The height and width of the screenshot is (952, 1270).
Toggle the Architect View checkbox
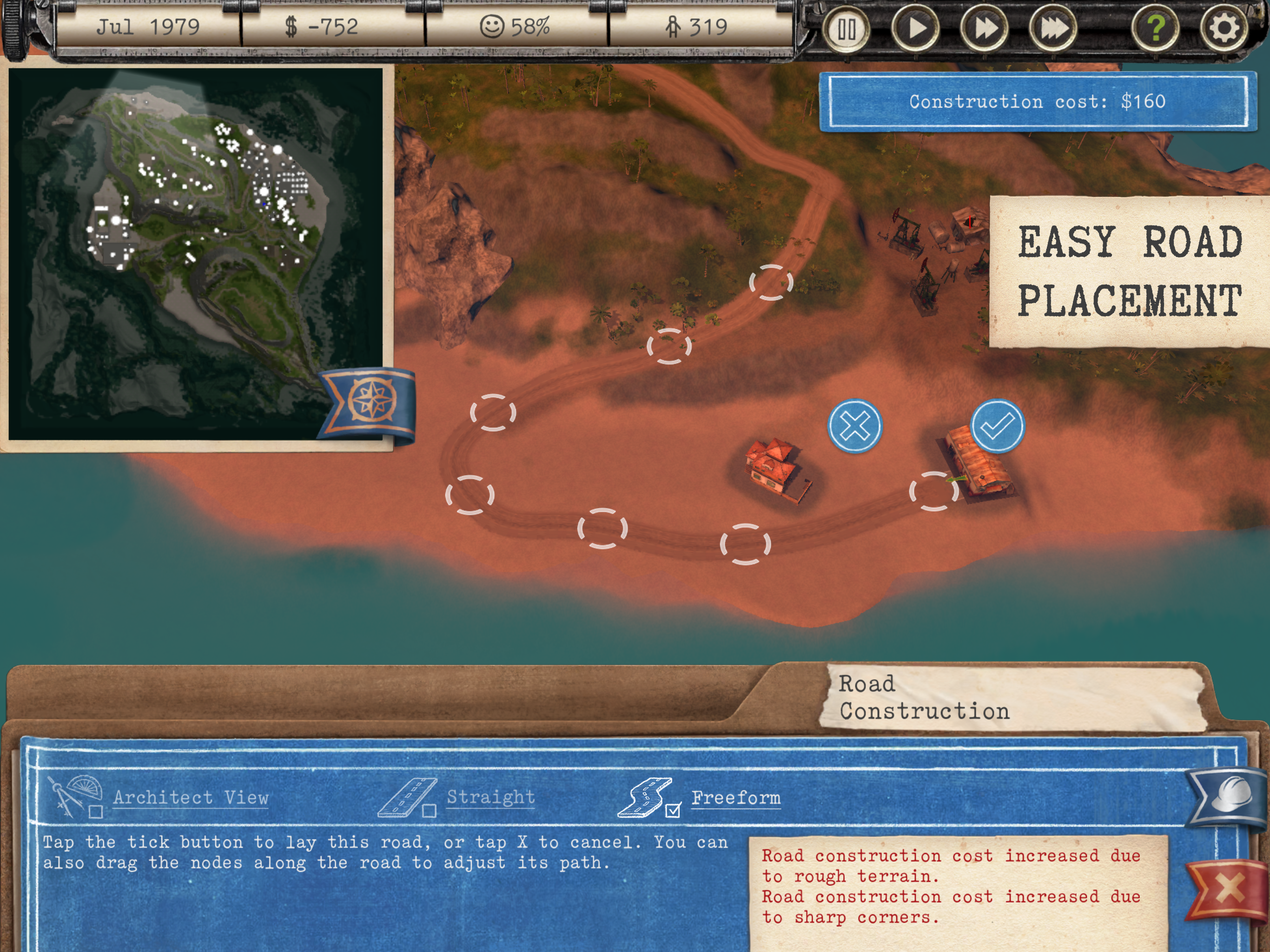pyautogui.click(x=96, y=811)
